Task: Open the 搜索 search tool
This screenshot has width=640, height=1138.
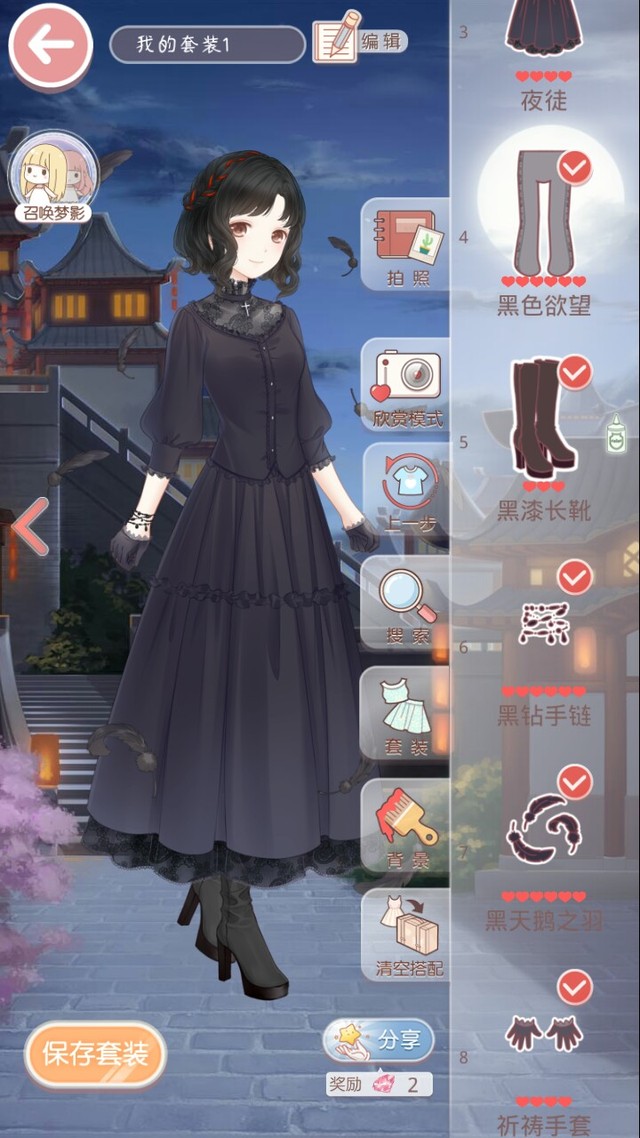Action: [406, 605]
